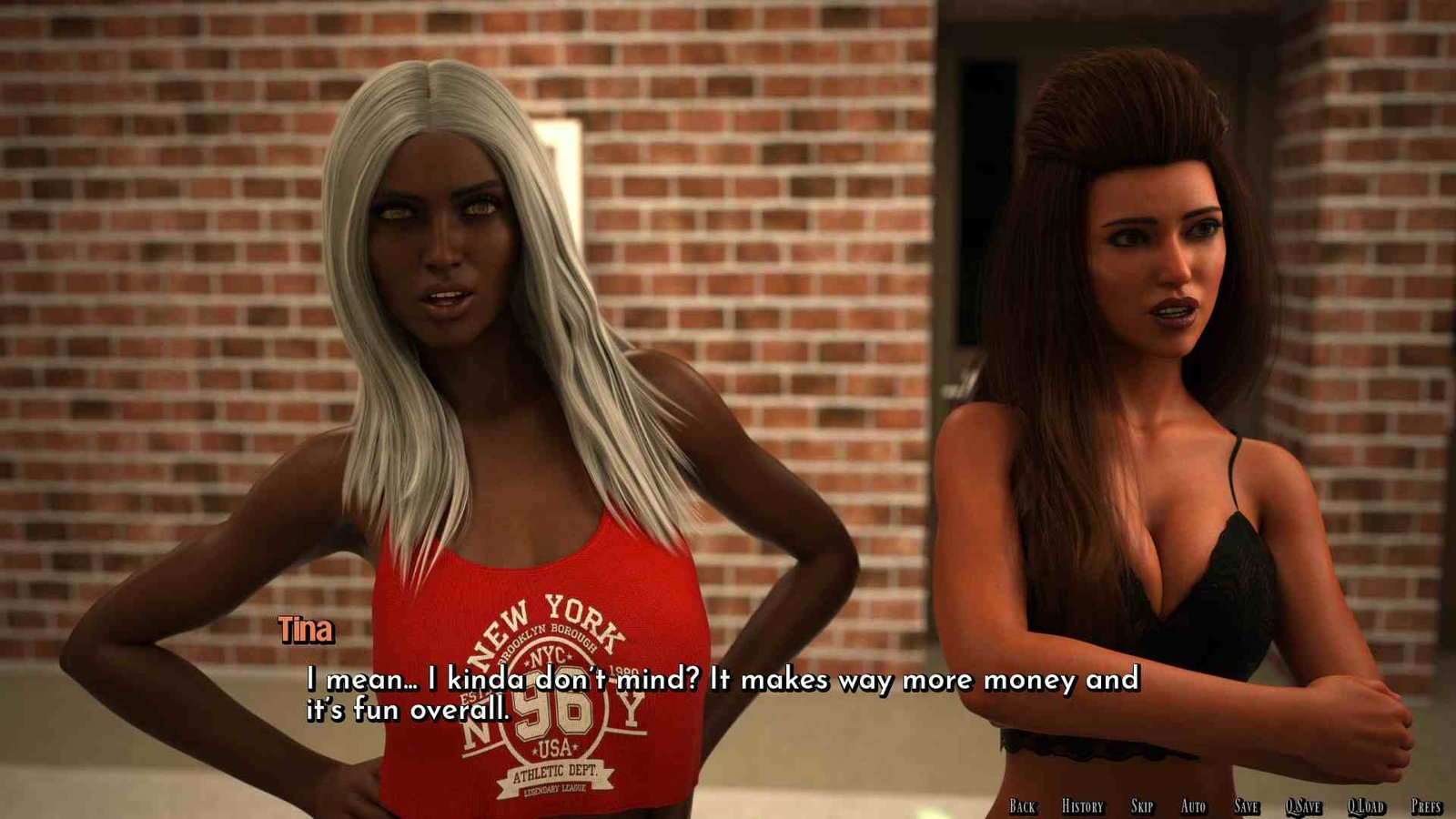The width and height of the screenshot is (1456, 819).
Task: Go back one dialogue line
Action: click(1022, 806)
